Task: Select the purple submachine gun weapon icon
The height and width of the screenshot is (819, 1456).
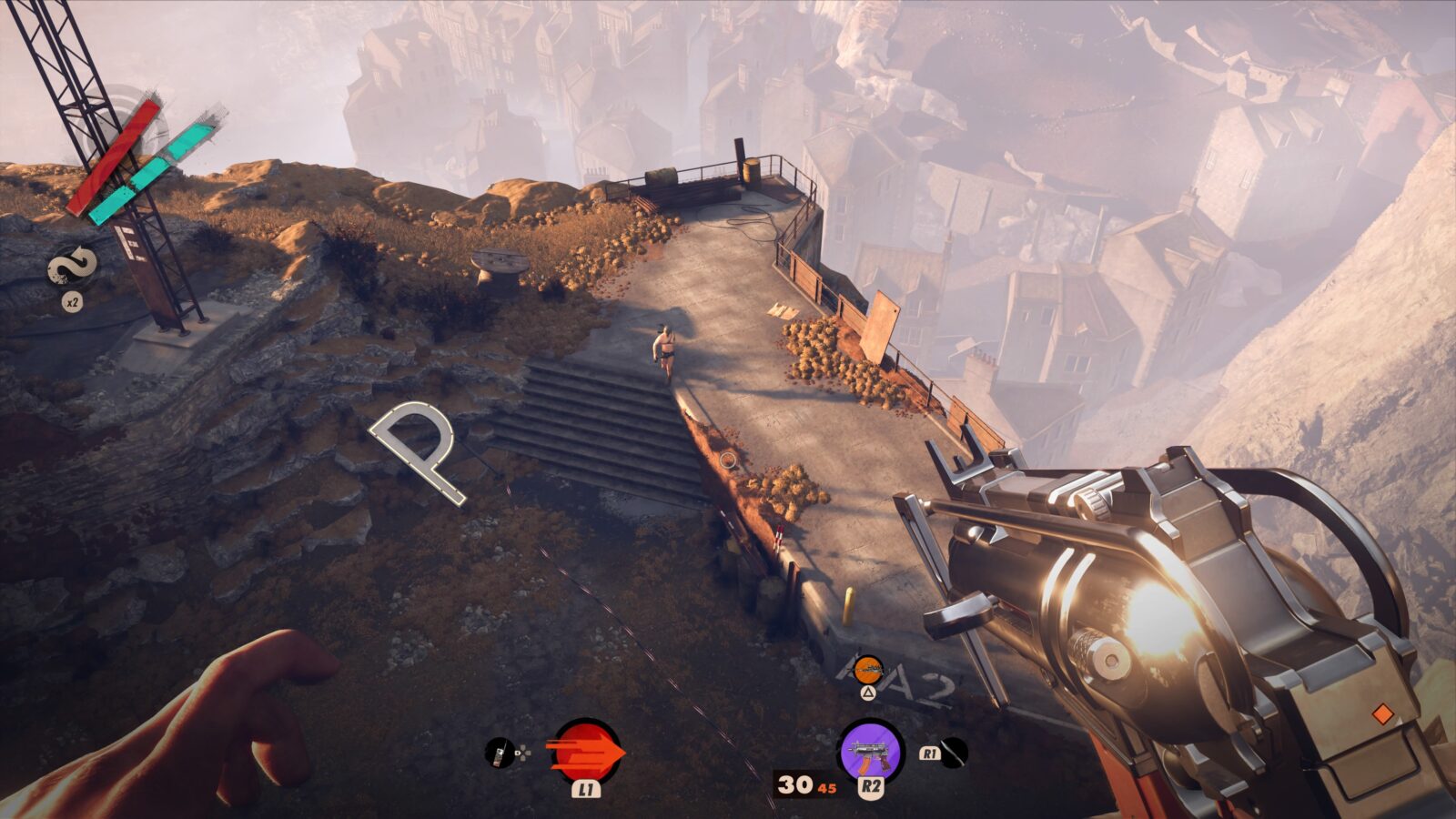Action: pyautogui.click(x=870, y=752)
